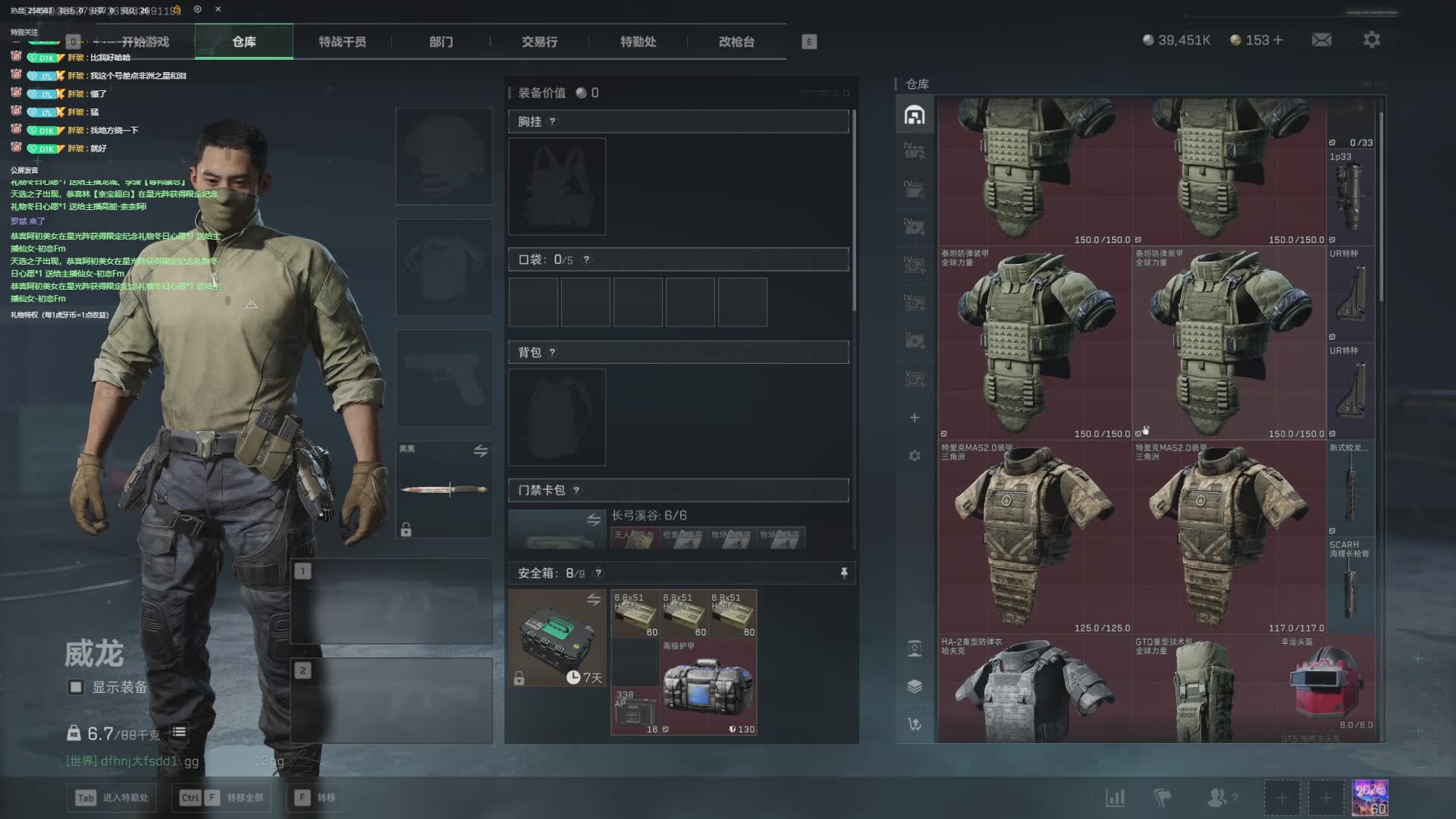The width and height of the screenshot is (1456, 819).
Task: Toggle the 显示装备 show equipment checkbox
Action: (76, 687)
